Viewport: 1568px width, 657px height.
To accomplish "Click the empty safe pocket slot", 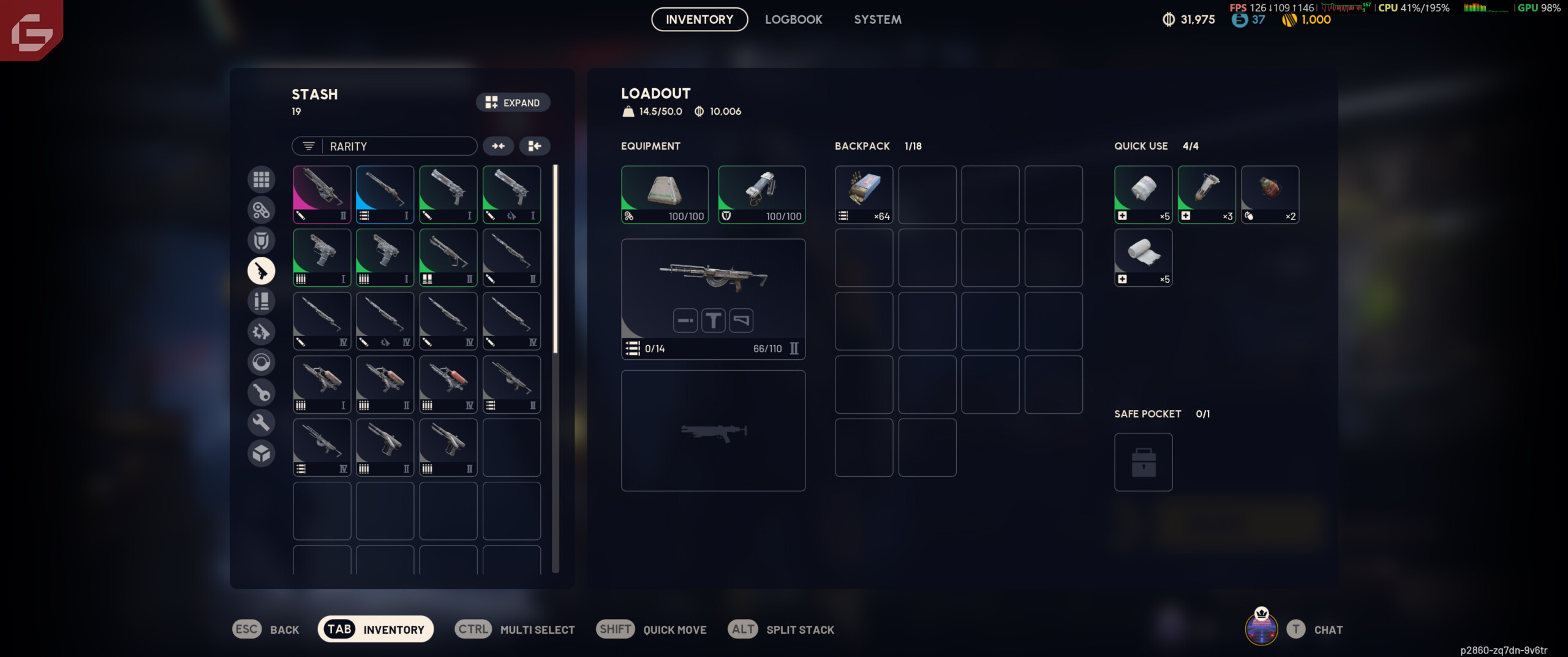I will [1143, 462].
